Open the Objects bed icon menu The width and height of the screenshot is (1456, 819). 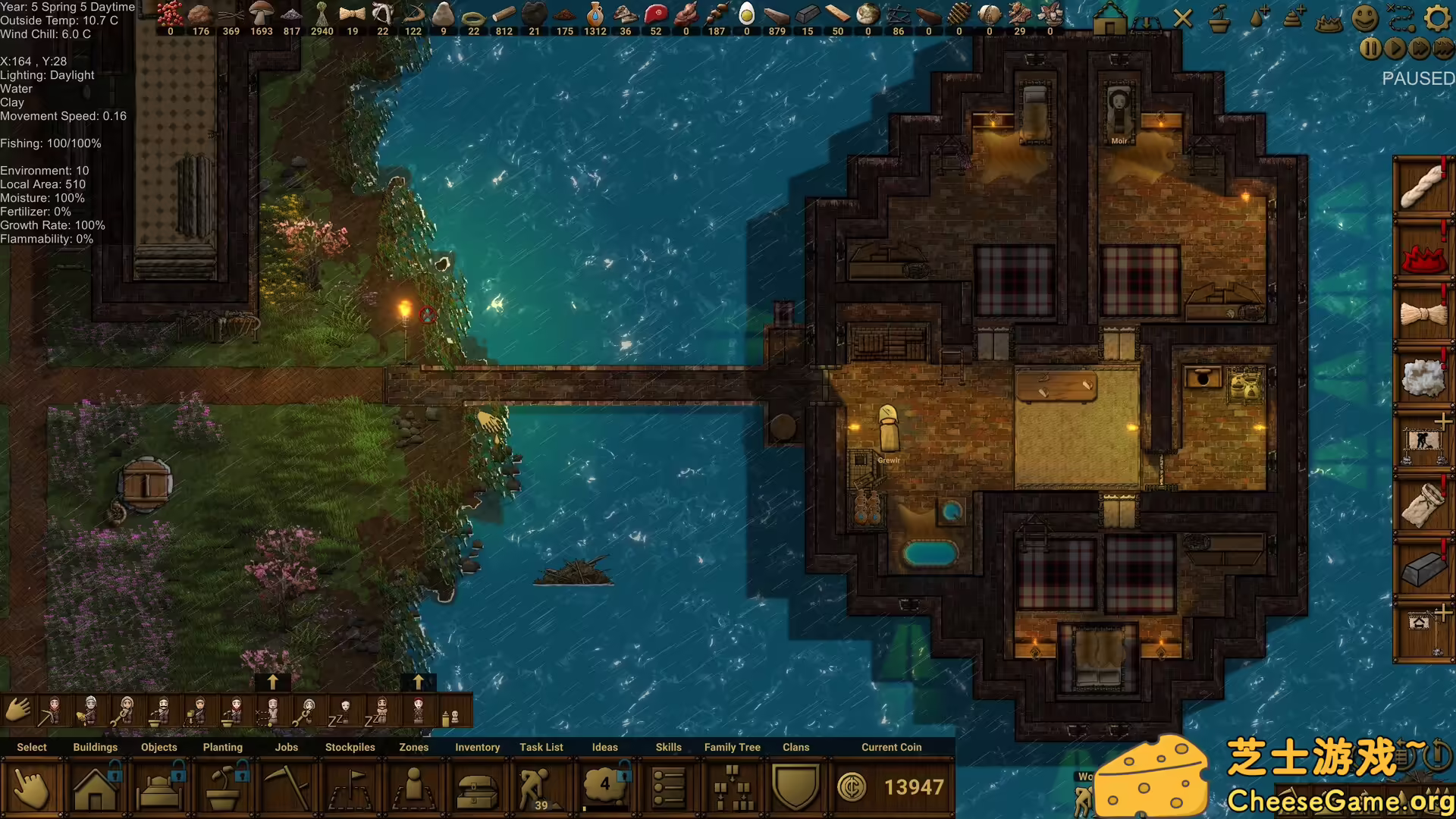[x=159, y=789]
